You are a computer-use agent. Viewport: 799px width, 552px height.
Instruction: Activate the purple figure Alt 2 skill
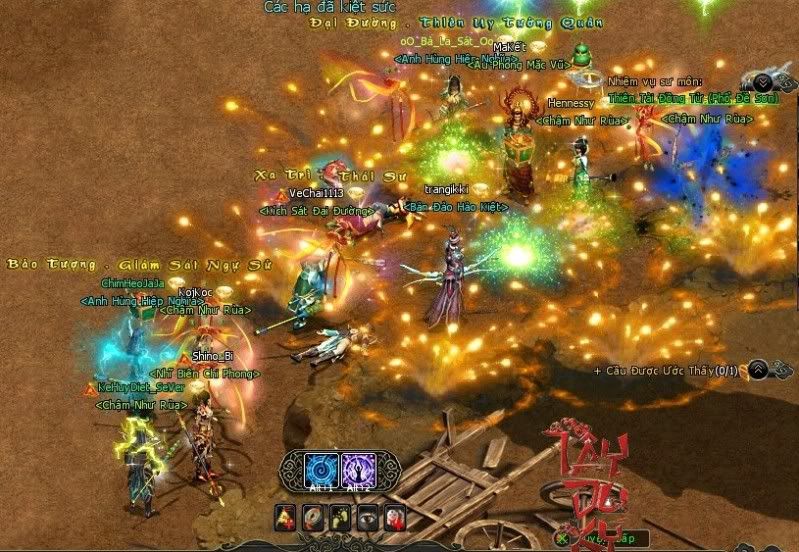(358, 471)
